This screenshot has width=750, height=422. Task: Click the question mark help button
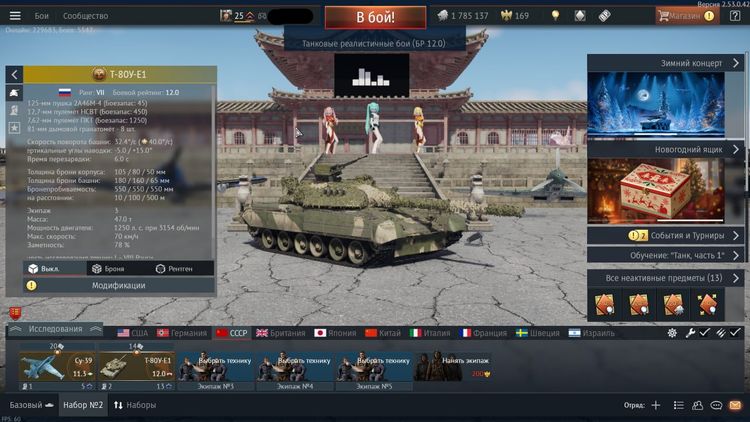coord(734,16)
